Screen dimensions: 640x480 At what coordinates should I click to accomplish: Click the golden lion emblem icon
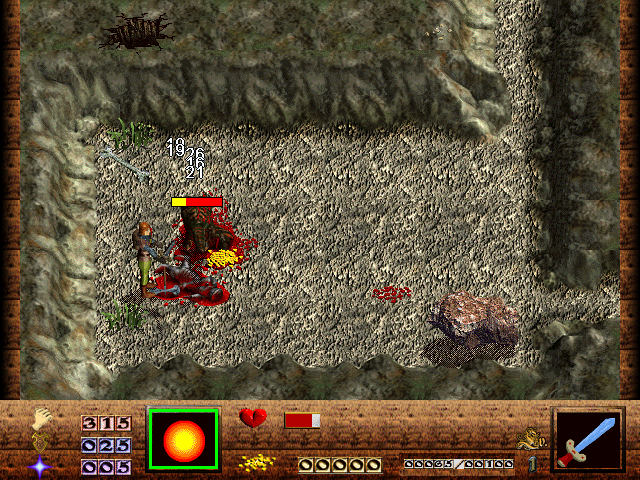pos(529,437)
